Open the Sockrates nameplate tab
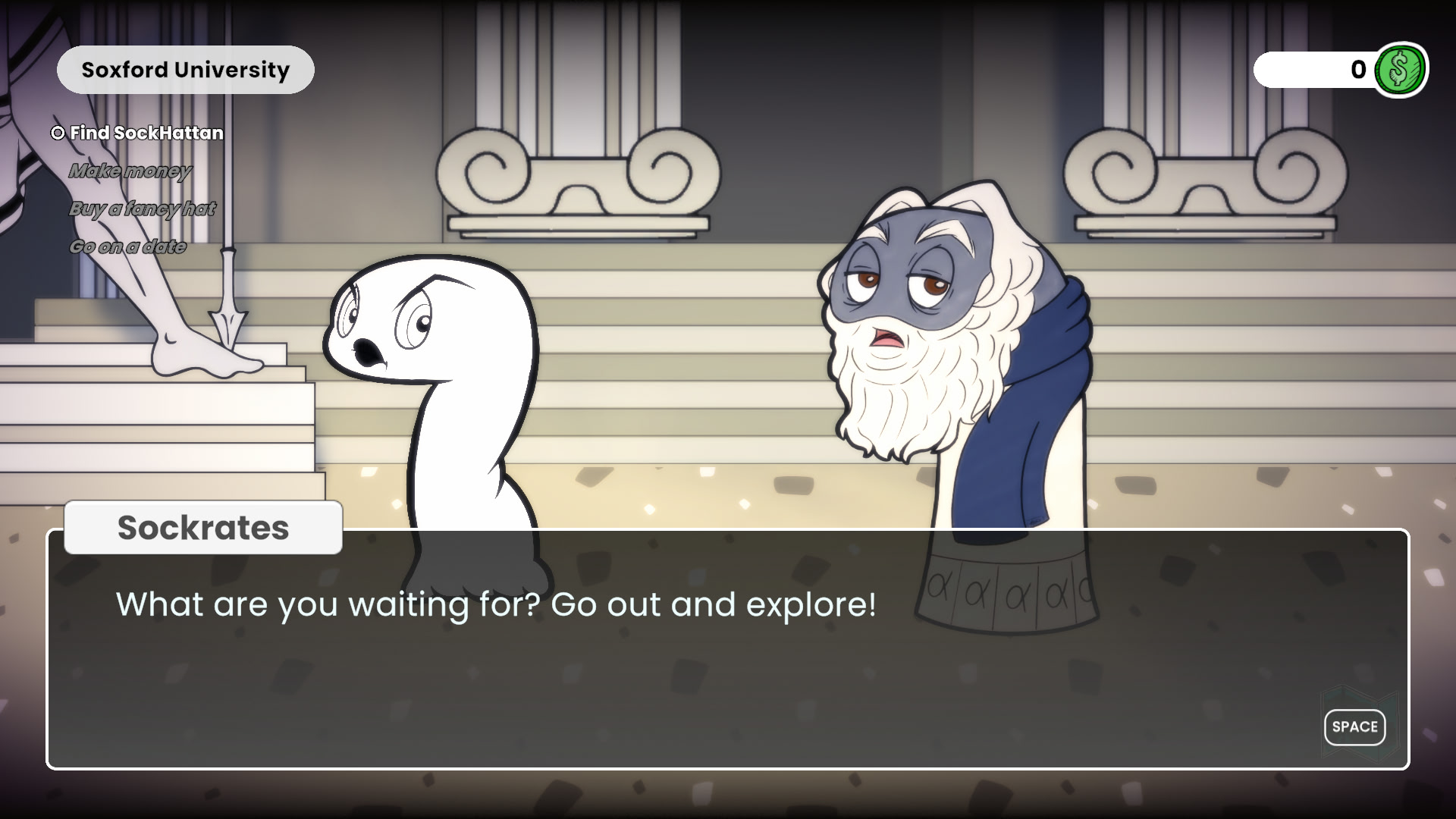Screen dimensions: 1456x819 (202, 527)
